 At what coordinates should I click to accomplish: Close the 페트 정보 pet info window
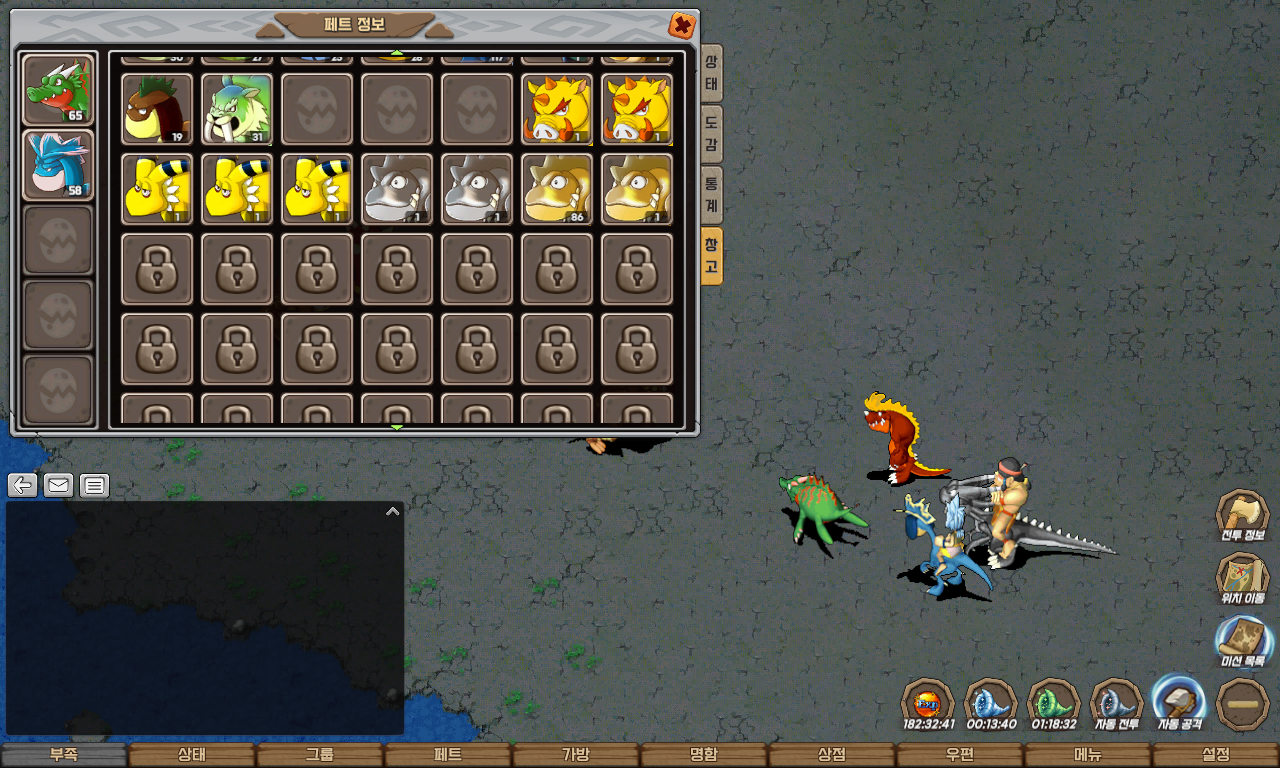(x=682, y=25)
